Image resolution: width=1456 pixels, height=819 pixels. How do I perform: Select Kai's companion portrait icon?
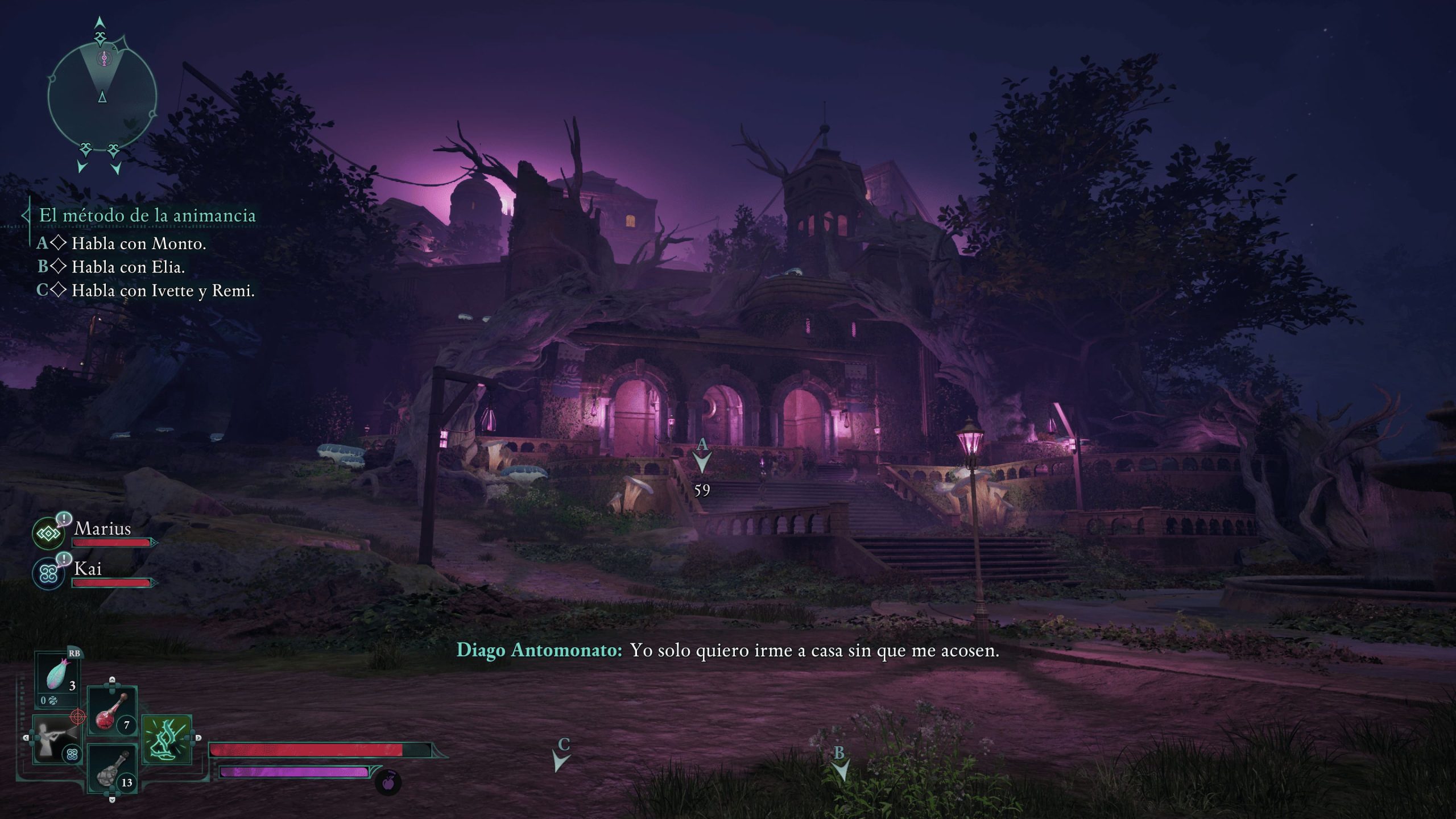click(x=48, y=573)
